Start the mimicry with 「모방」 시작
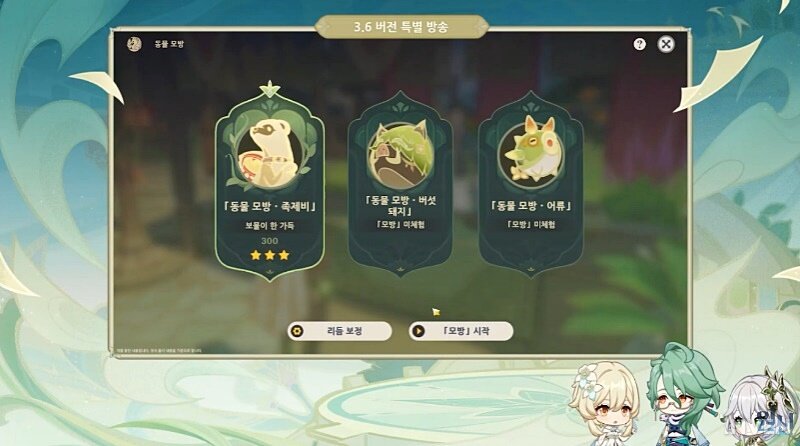This screenshot has height=446, width=800. pos(461,331)
